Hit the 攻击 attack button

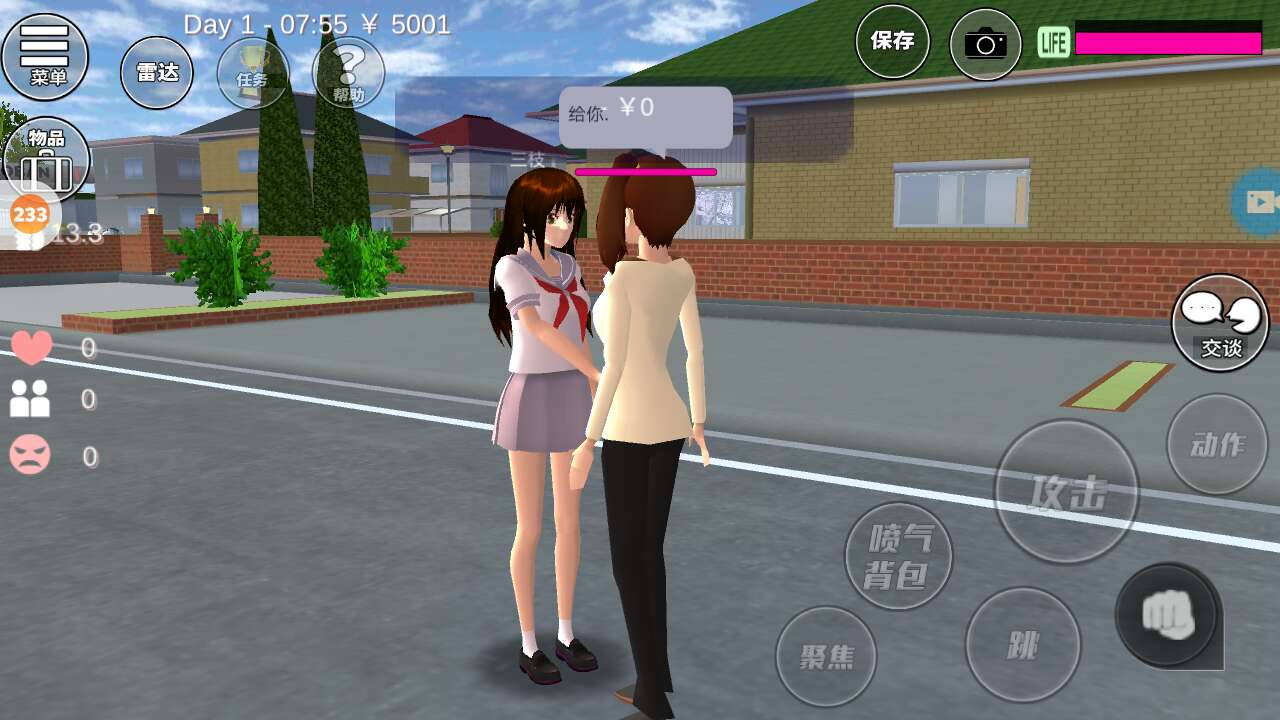1067,491
